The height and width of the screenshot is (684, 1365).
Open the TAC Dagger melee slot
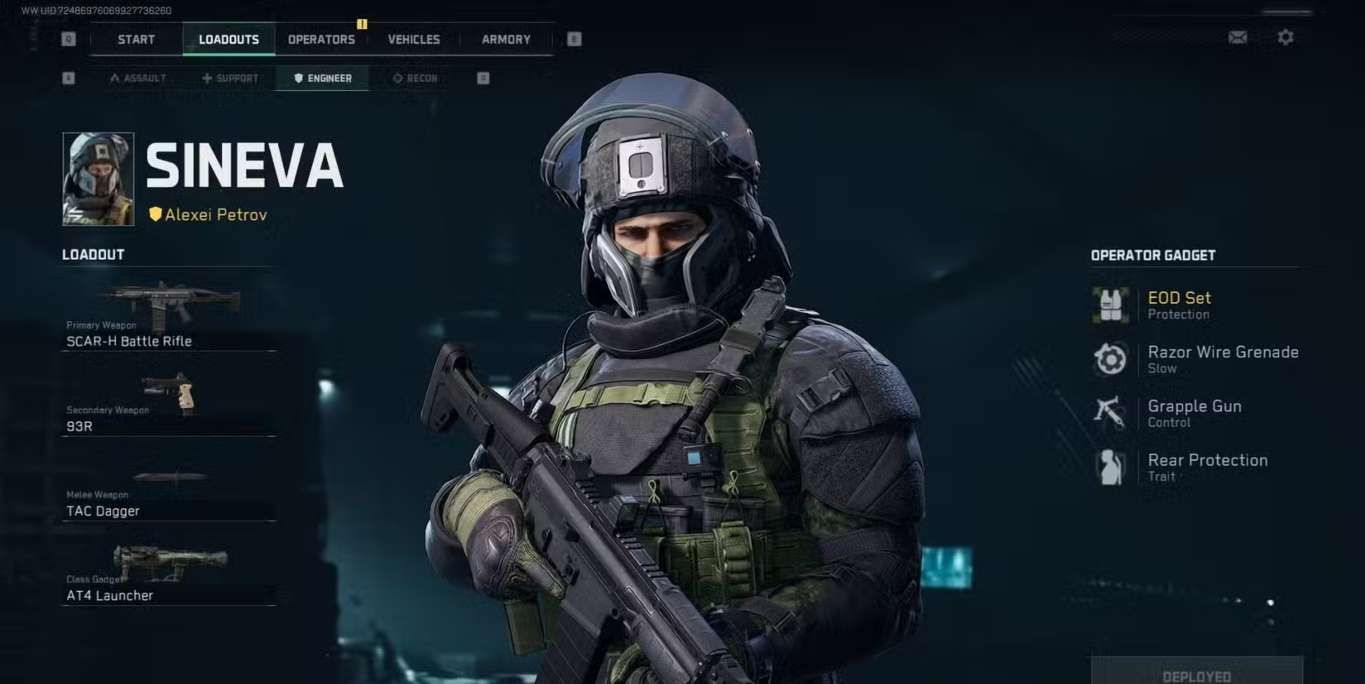169,490
